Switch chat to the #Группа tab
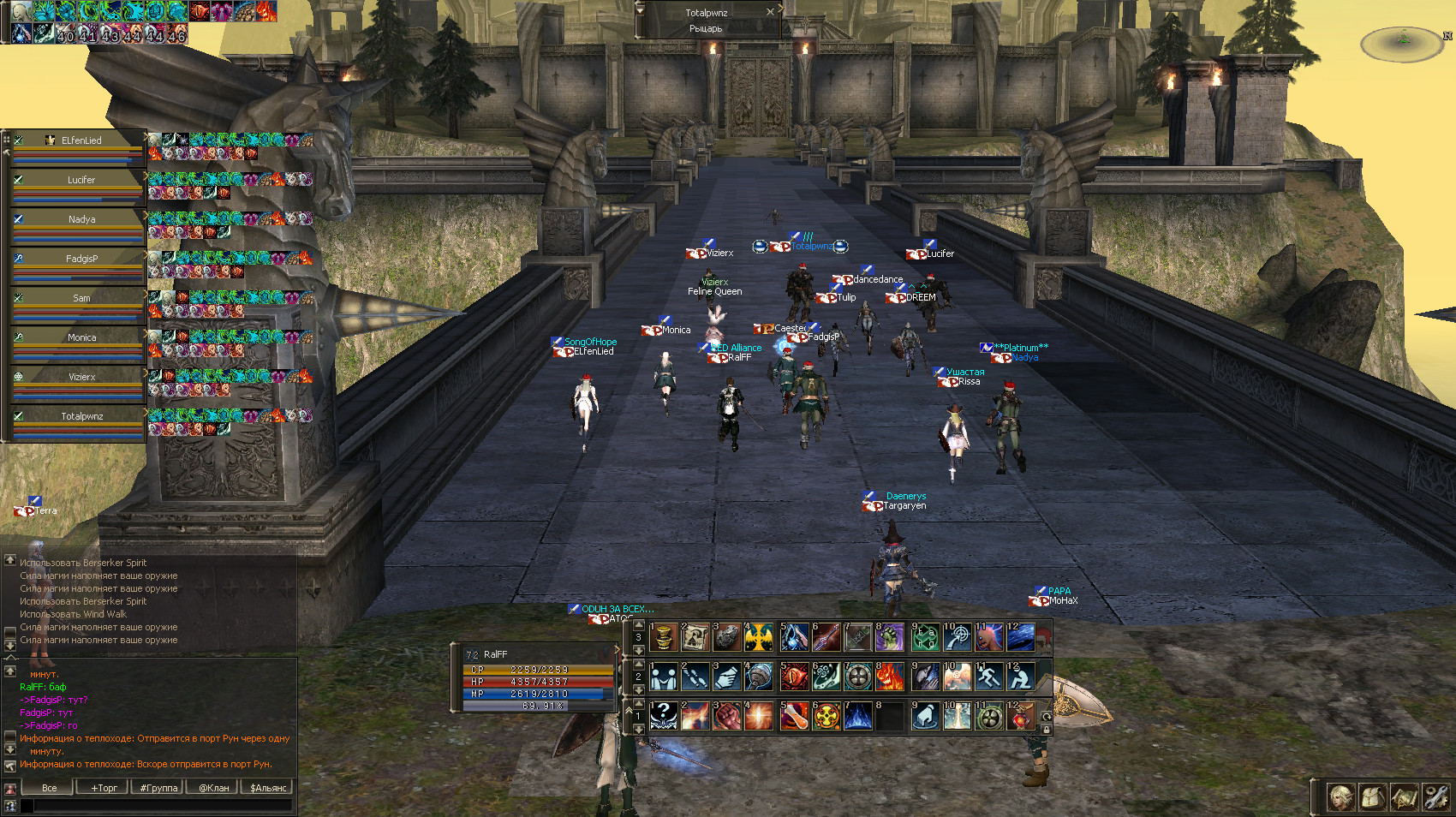 pyautogui.click(x=158, y=788)
